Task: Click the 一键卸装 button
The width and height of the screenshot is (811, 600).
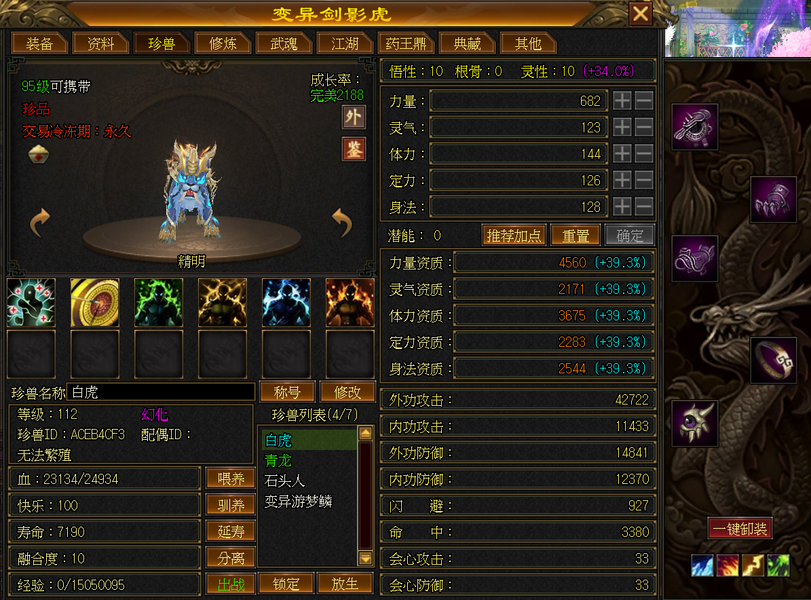Action: point(740,528)
